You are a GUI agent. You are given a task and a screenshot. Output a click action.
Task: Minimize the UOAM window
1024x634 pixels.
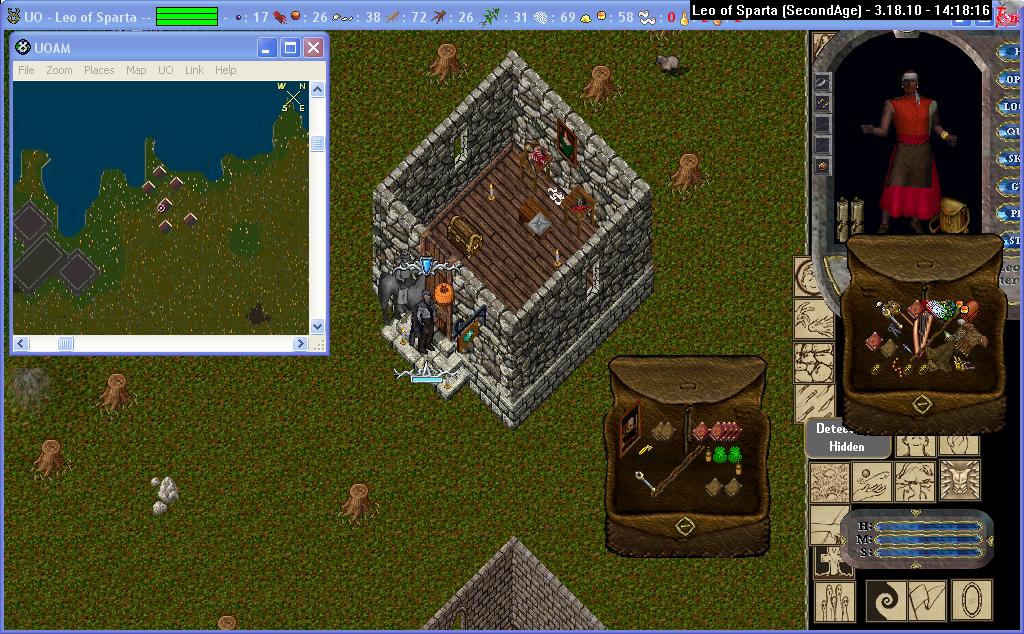(x=267, y=48)
